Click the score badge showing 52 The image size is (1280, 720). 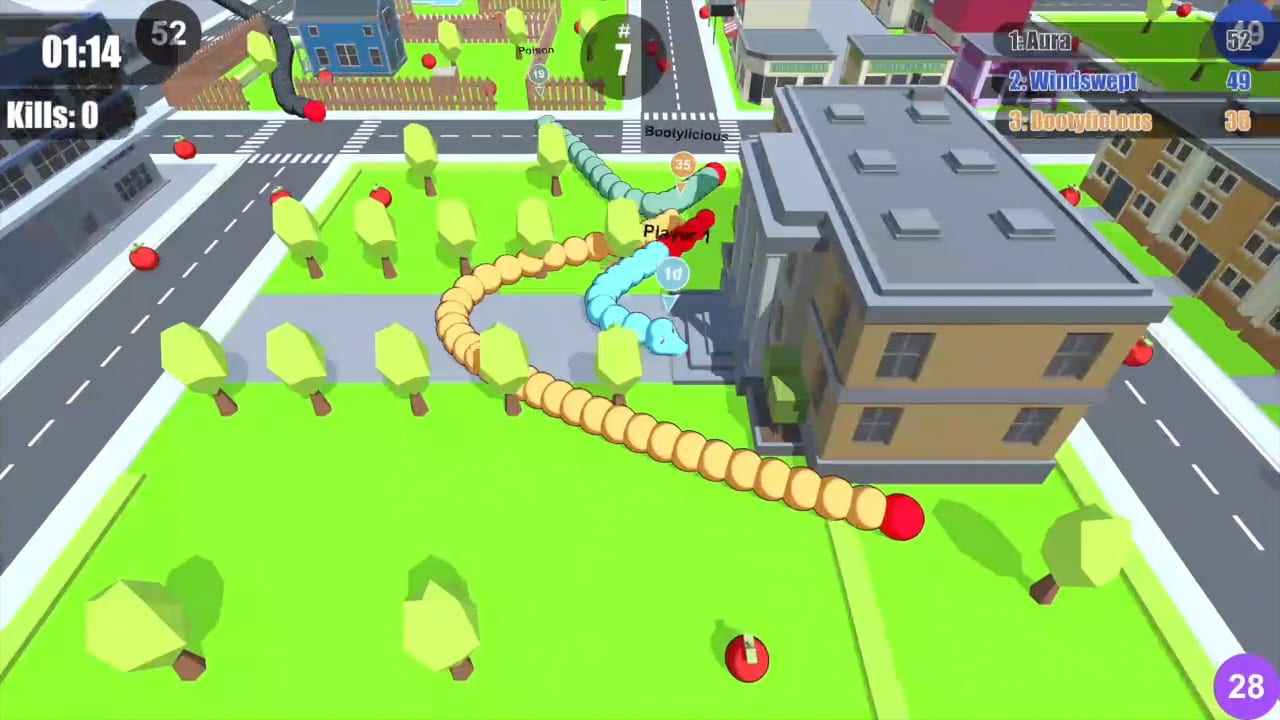coord(168,33)
